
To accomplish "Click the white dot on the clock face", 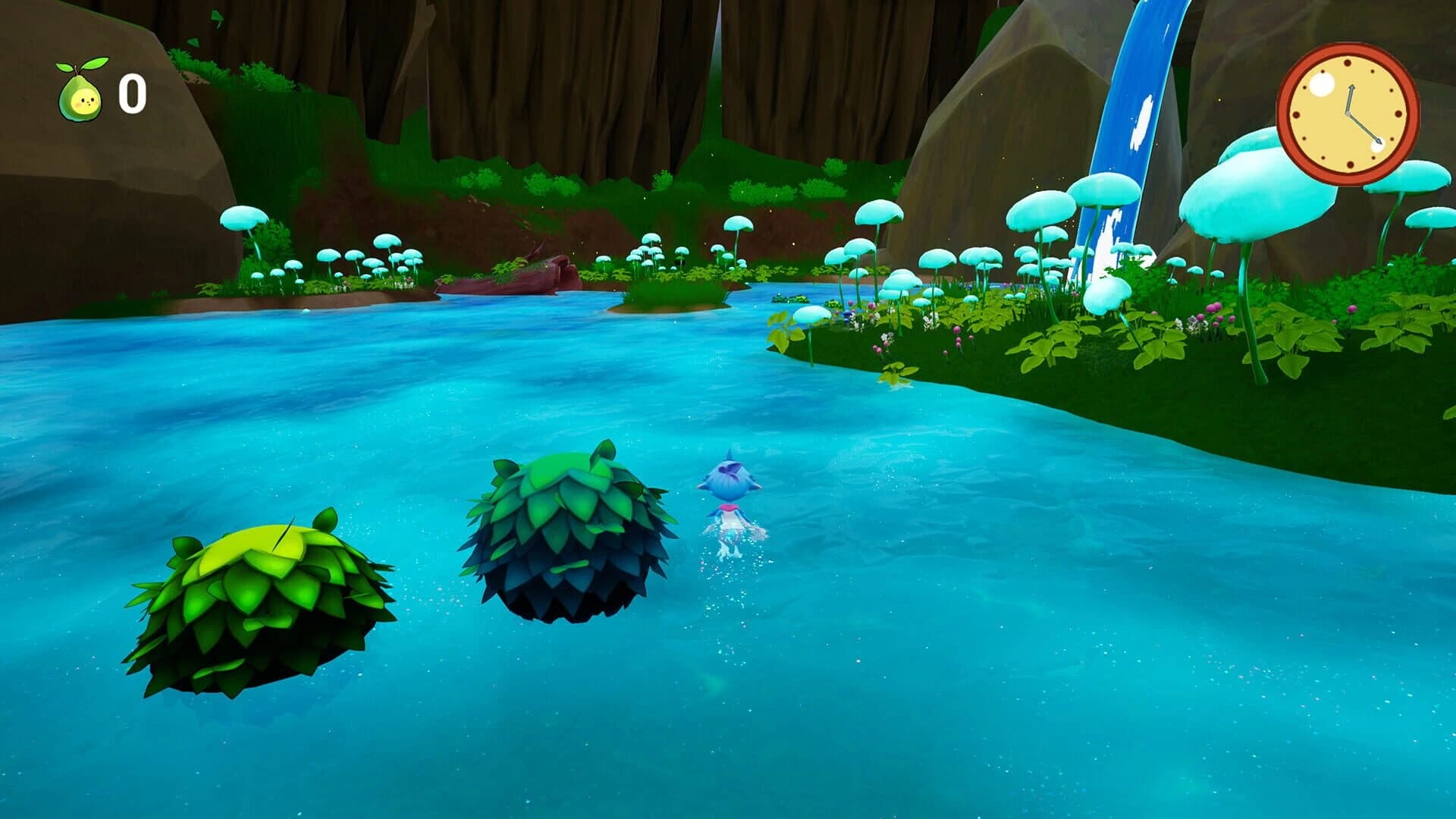I will coord(1321,85).
